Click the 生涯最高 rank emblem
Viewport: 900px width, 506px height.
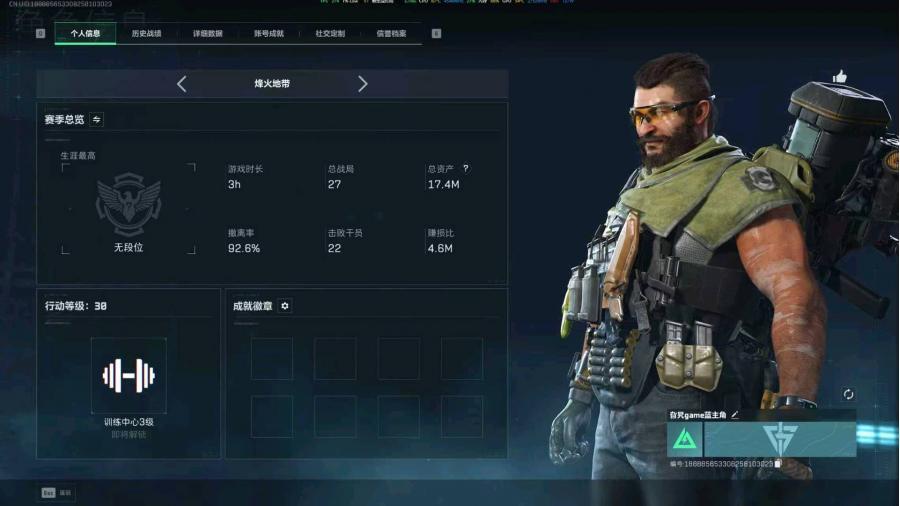point(128,205)
